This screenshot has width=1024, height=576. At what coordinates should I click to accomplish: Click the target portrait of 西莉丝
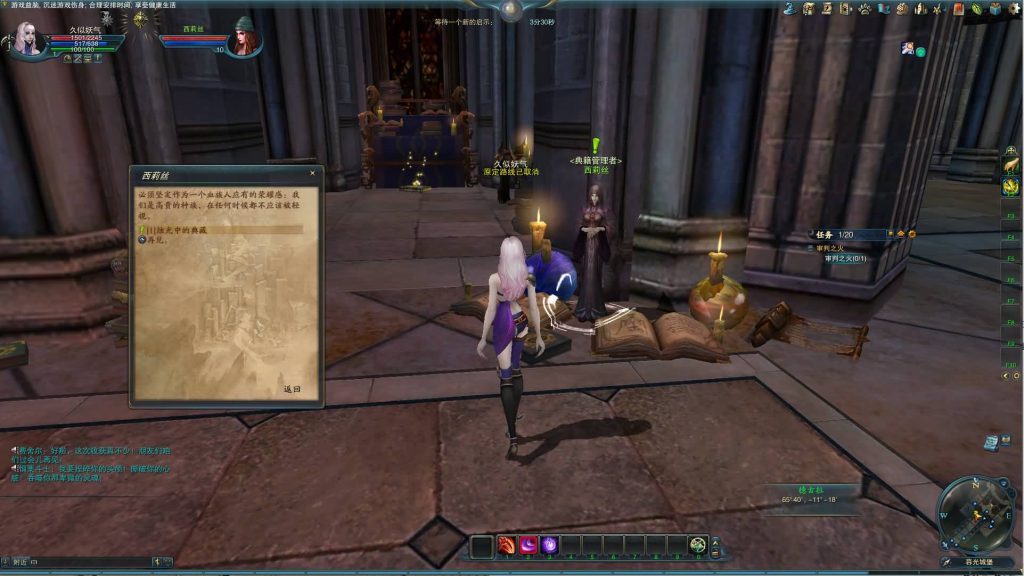(x=244, y=38)
